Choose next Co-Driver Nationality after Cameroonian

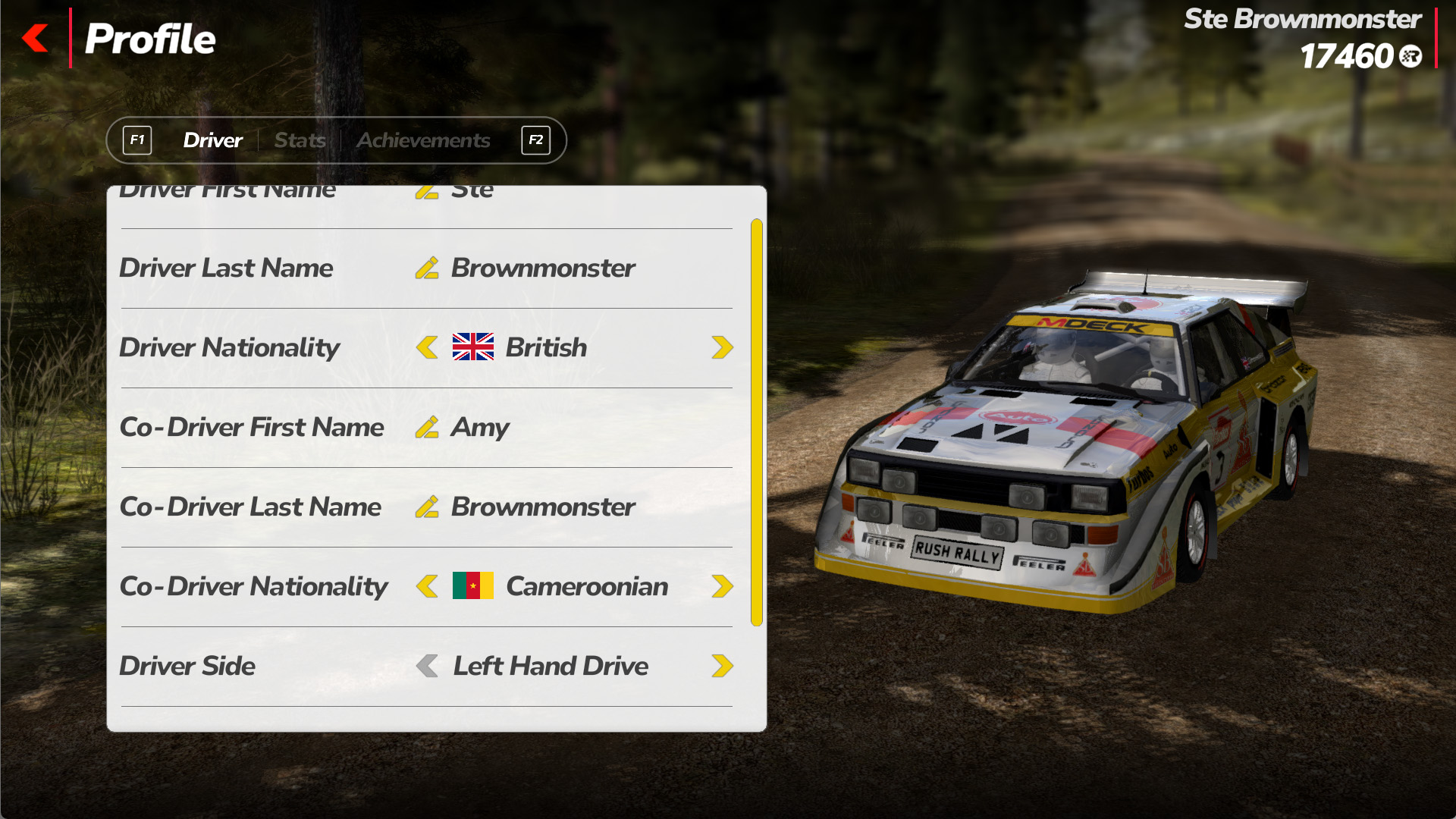coord(722,586)
